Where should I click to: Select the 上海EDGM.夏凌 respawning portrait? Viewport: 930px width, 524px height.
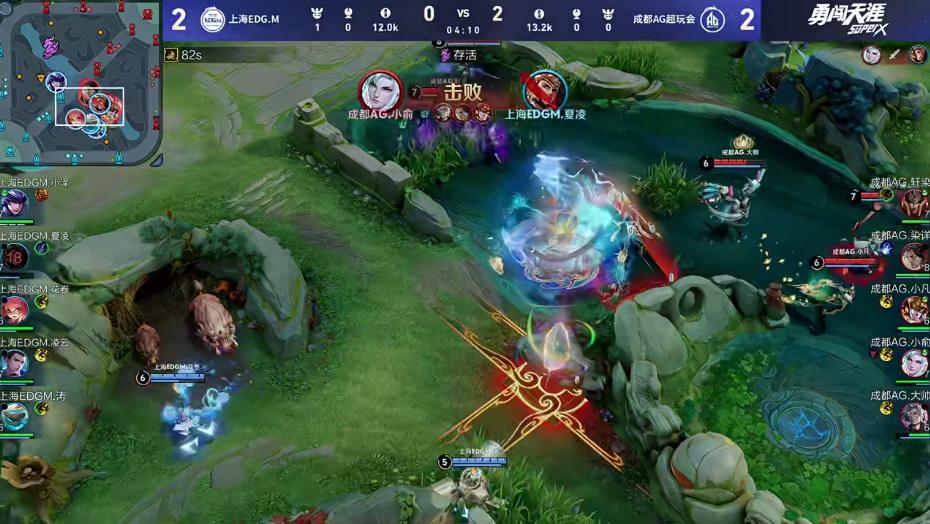[14, 256]
